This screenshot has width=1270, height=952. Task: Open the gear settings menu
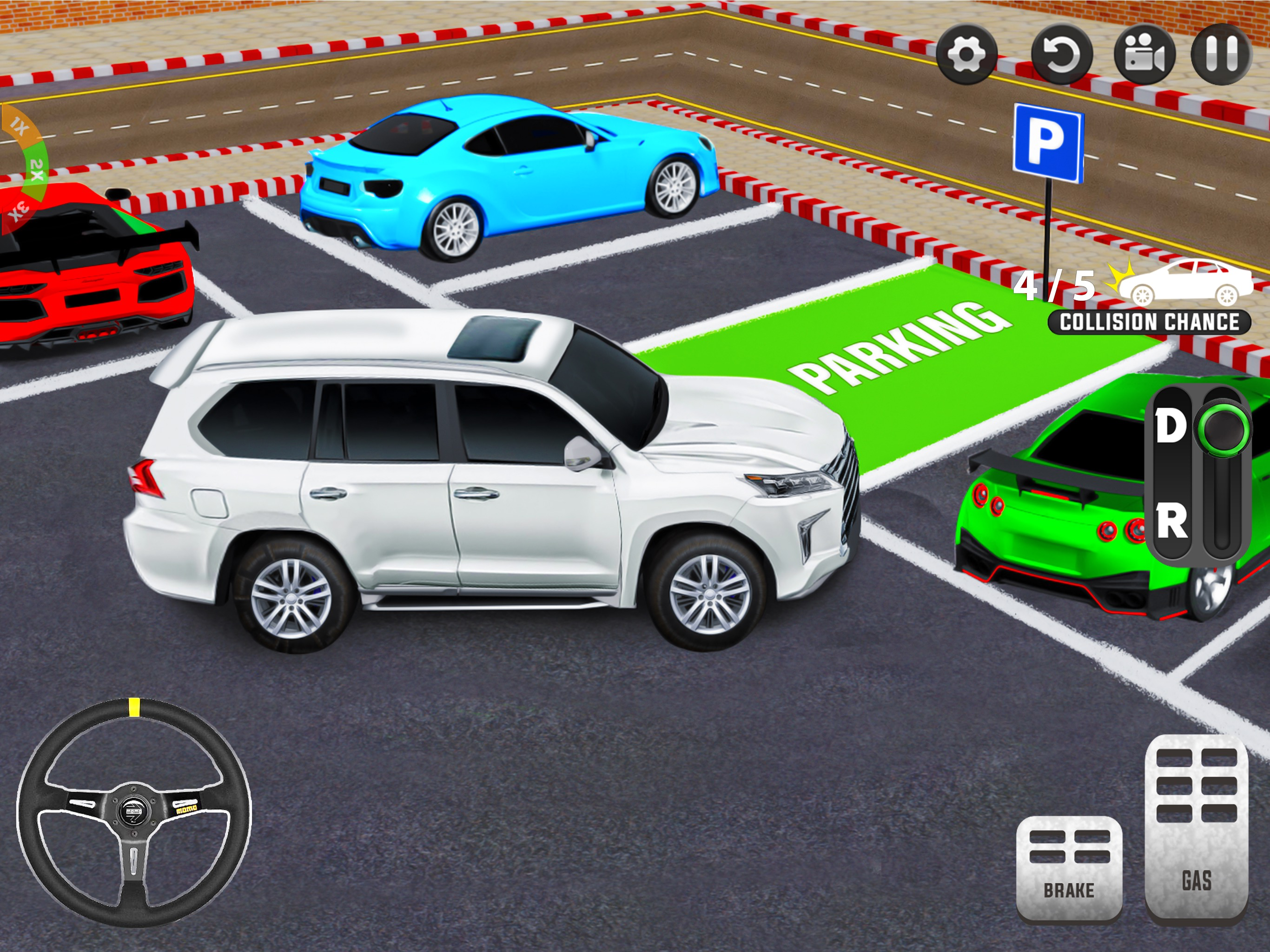pos(967,54)
